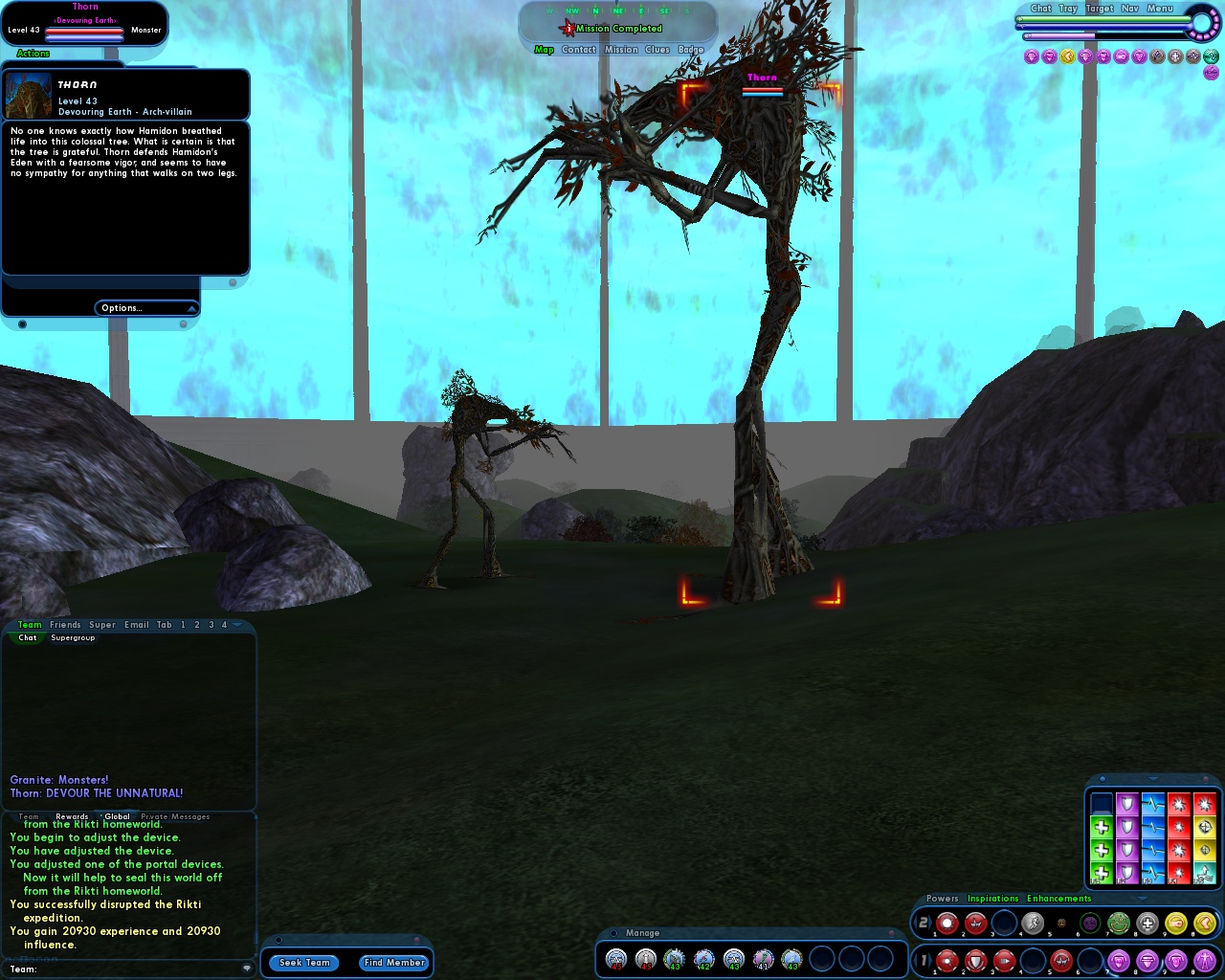
Task: Open the Enhancements tab above the power tray
Action: pyautogui.click(x=1058, y=899)
